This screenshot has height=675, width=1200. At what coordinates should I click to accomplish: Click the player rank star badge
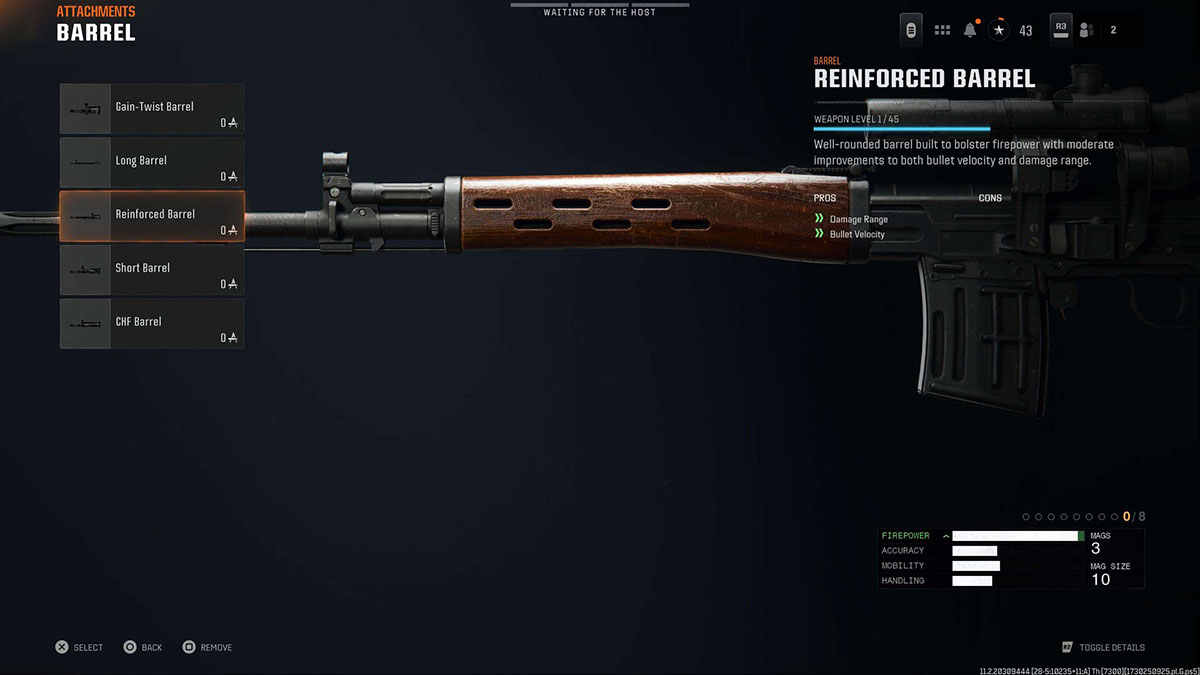999,30
